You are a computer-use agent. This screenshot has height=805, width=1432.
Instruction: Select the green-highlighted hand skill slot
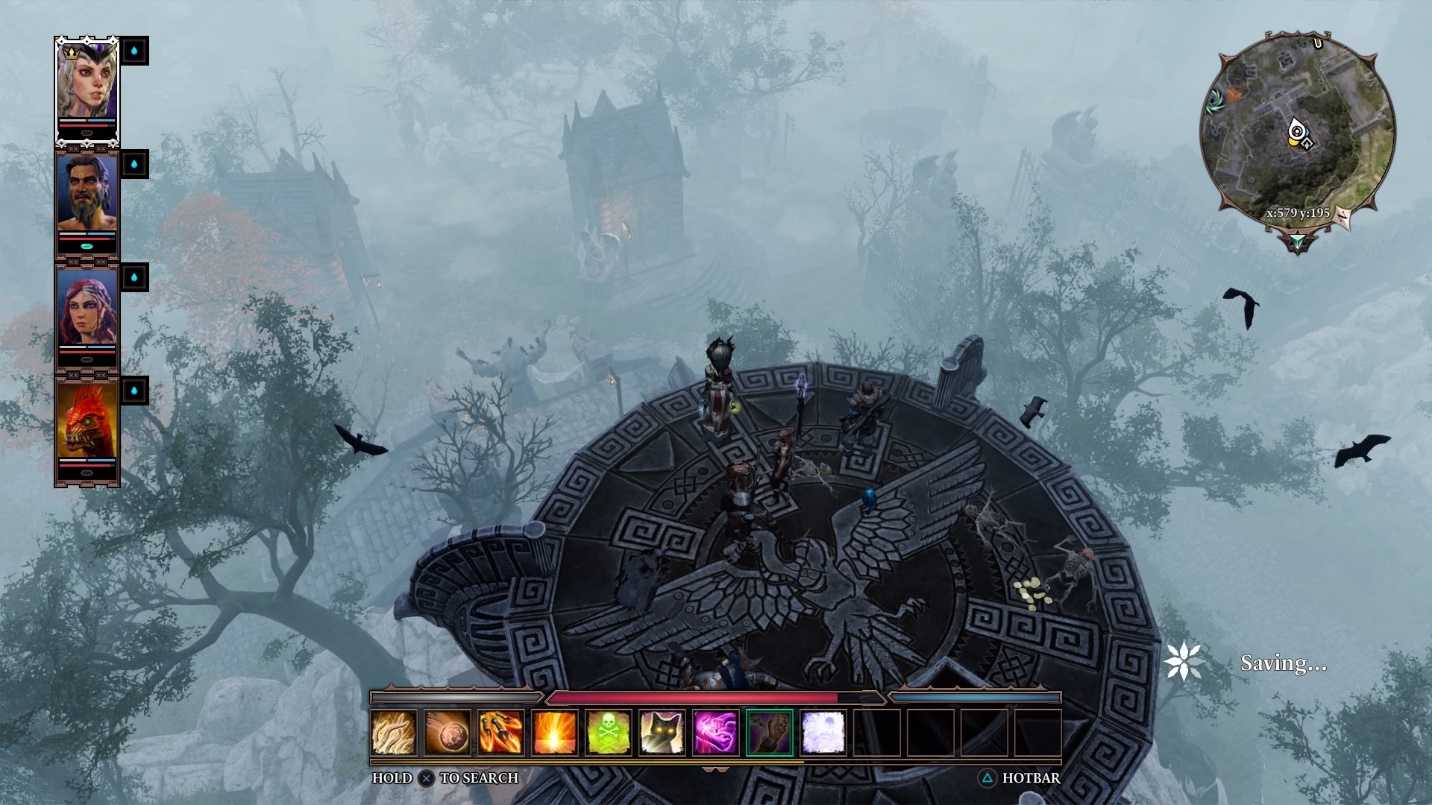click(x=770, y=732)
